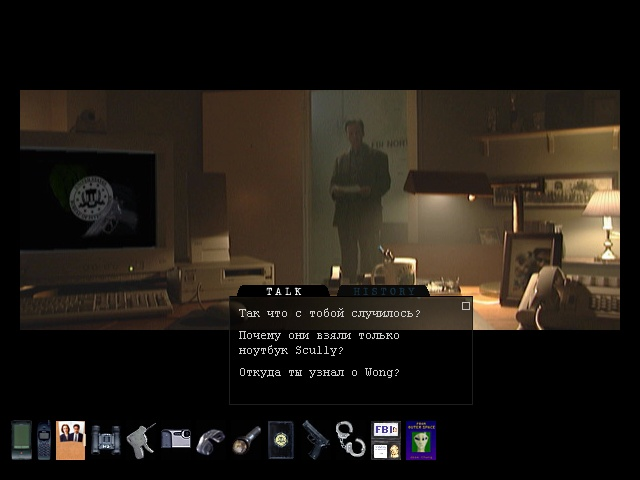Select the green alien poster item
Screen dimensions: 640x480
(420, 440)
